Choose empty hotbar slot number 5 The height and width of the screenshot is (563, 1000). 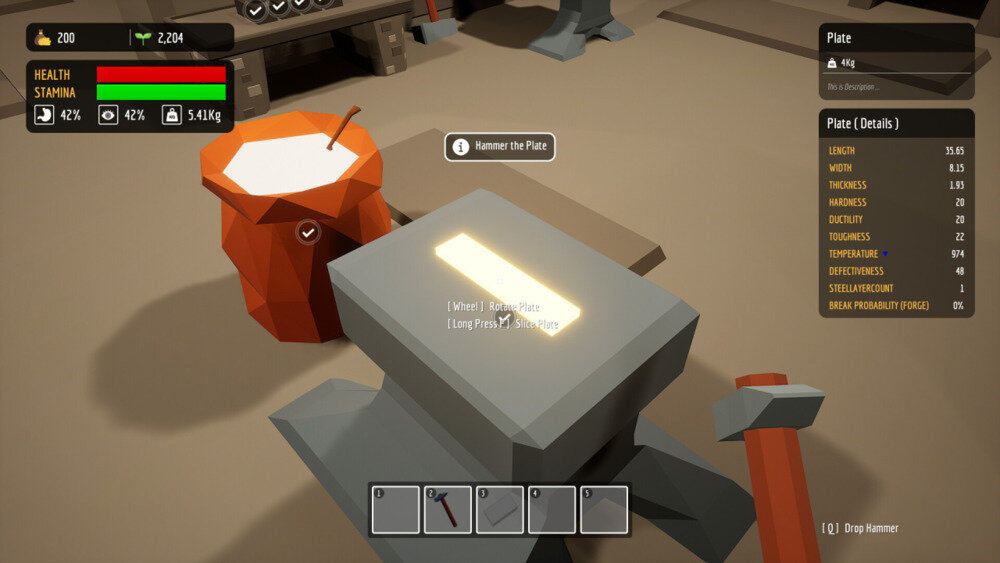604,510
